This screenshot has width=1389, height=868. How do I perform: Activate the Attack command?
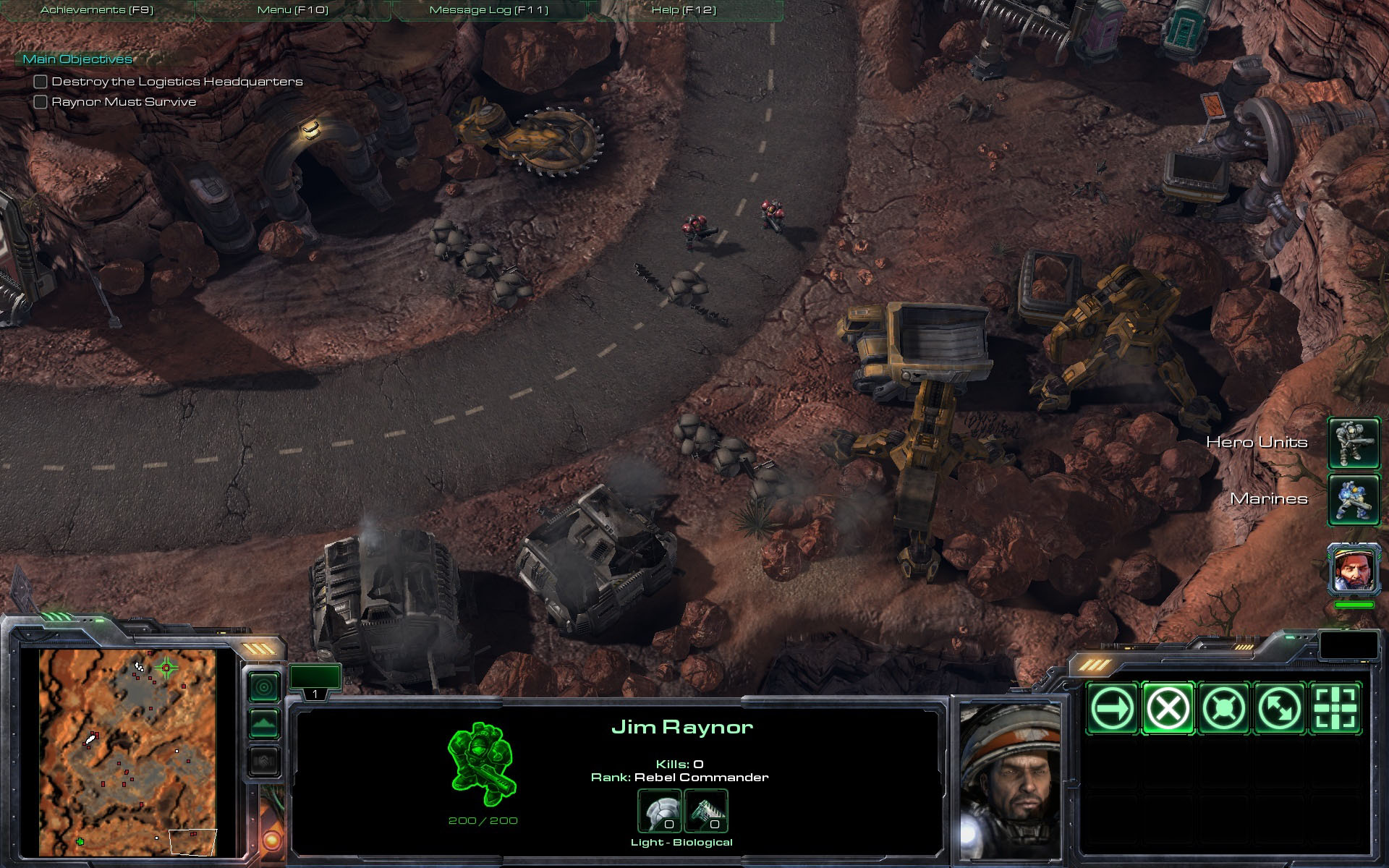(1335, 707)
